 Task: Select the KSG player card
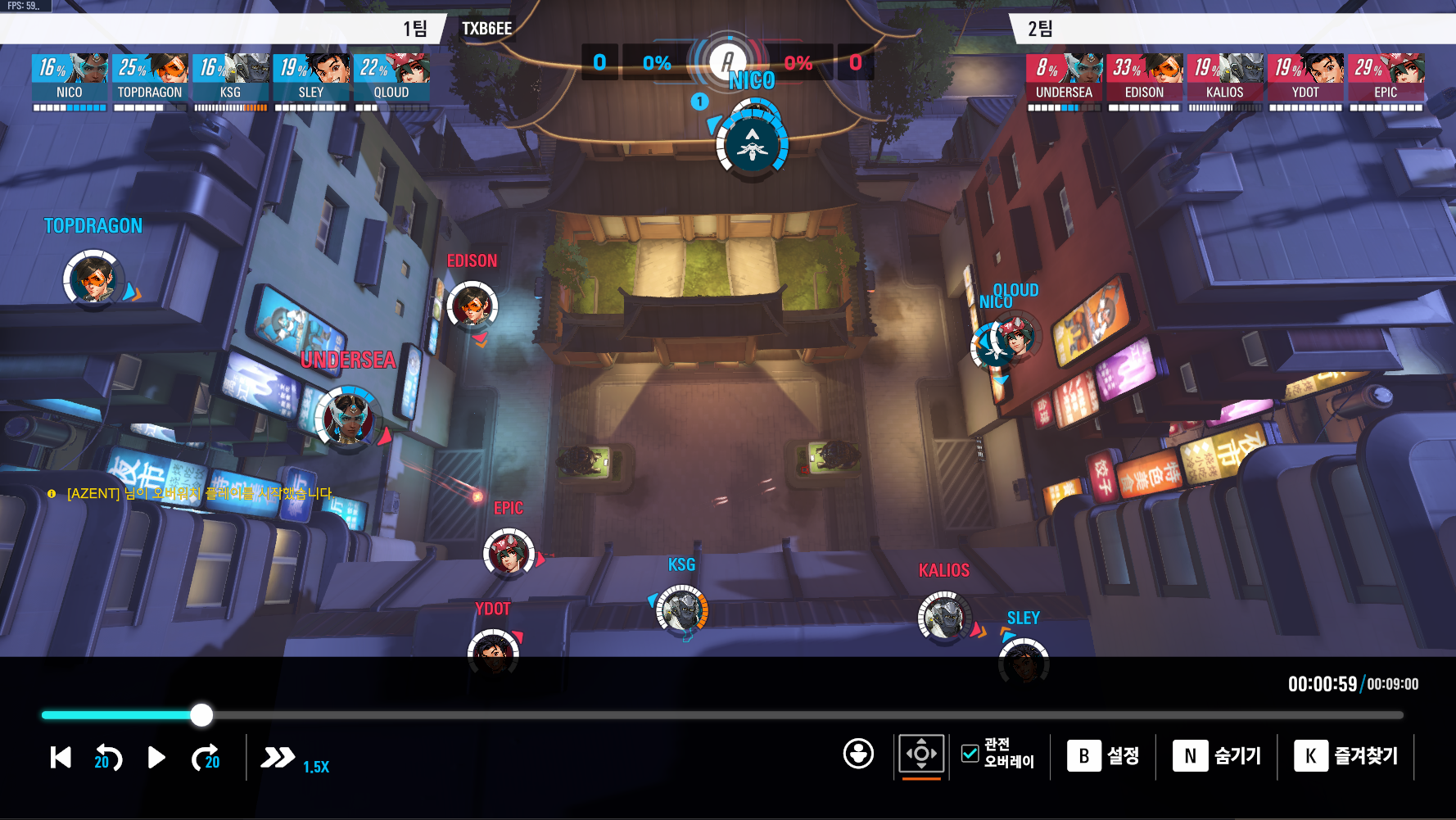click(x=230, y=79)
